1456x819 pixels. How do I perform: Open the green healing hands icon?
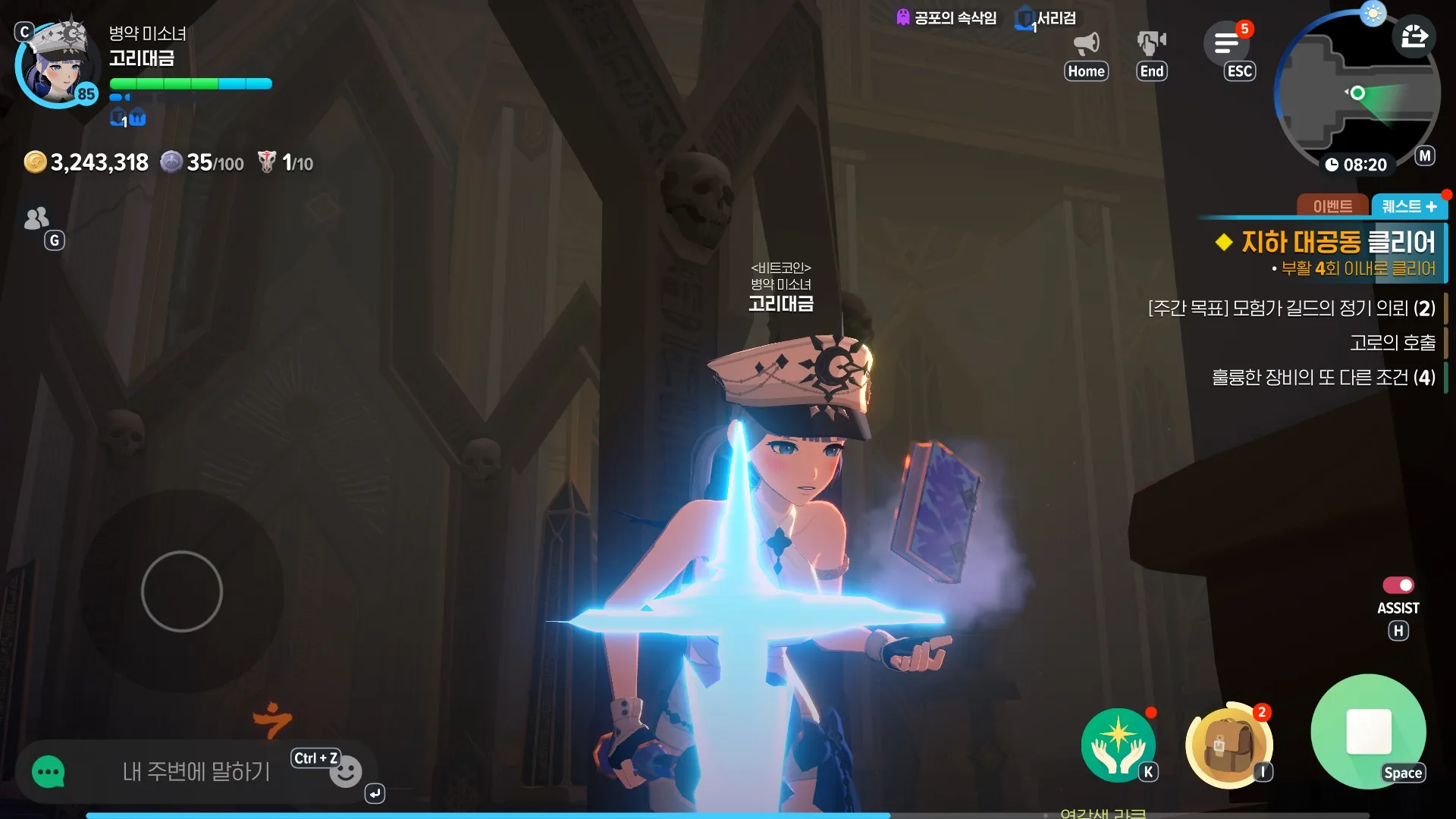point(1118,745)
